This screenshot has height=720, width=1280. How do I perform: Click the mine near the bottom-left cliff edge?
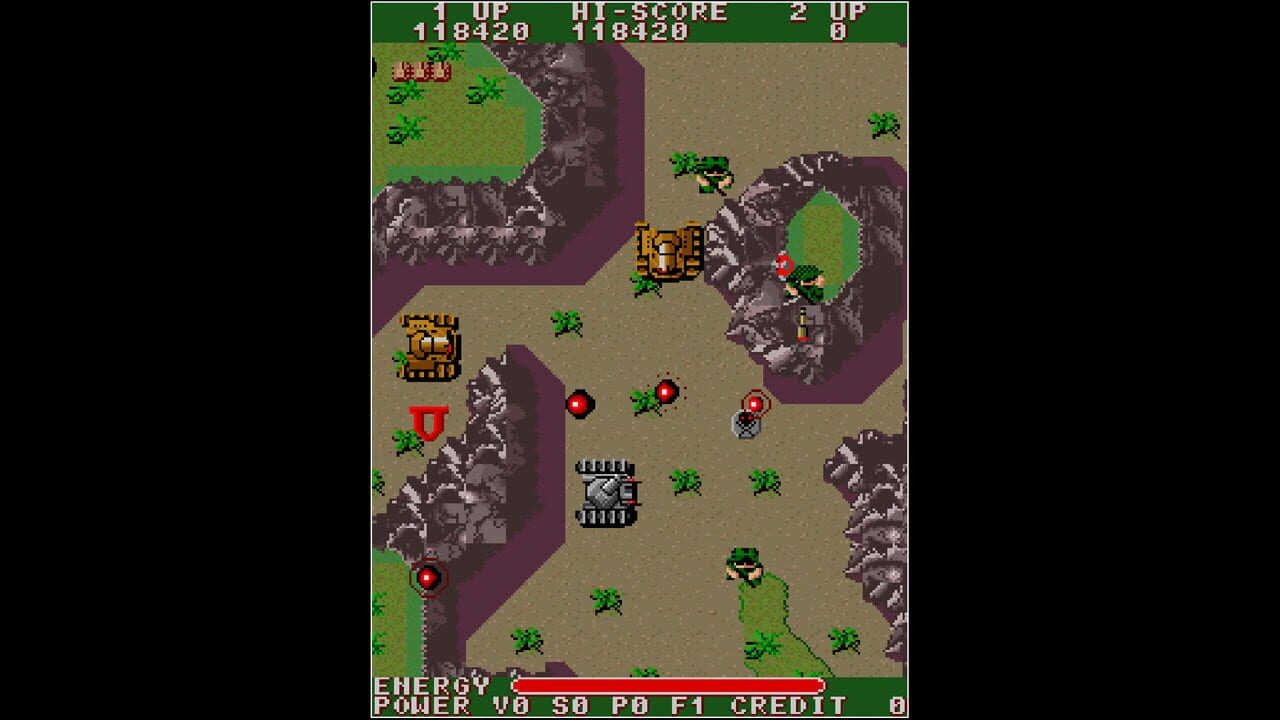(427, 577)
